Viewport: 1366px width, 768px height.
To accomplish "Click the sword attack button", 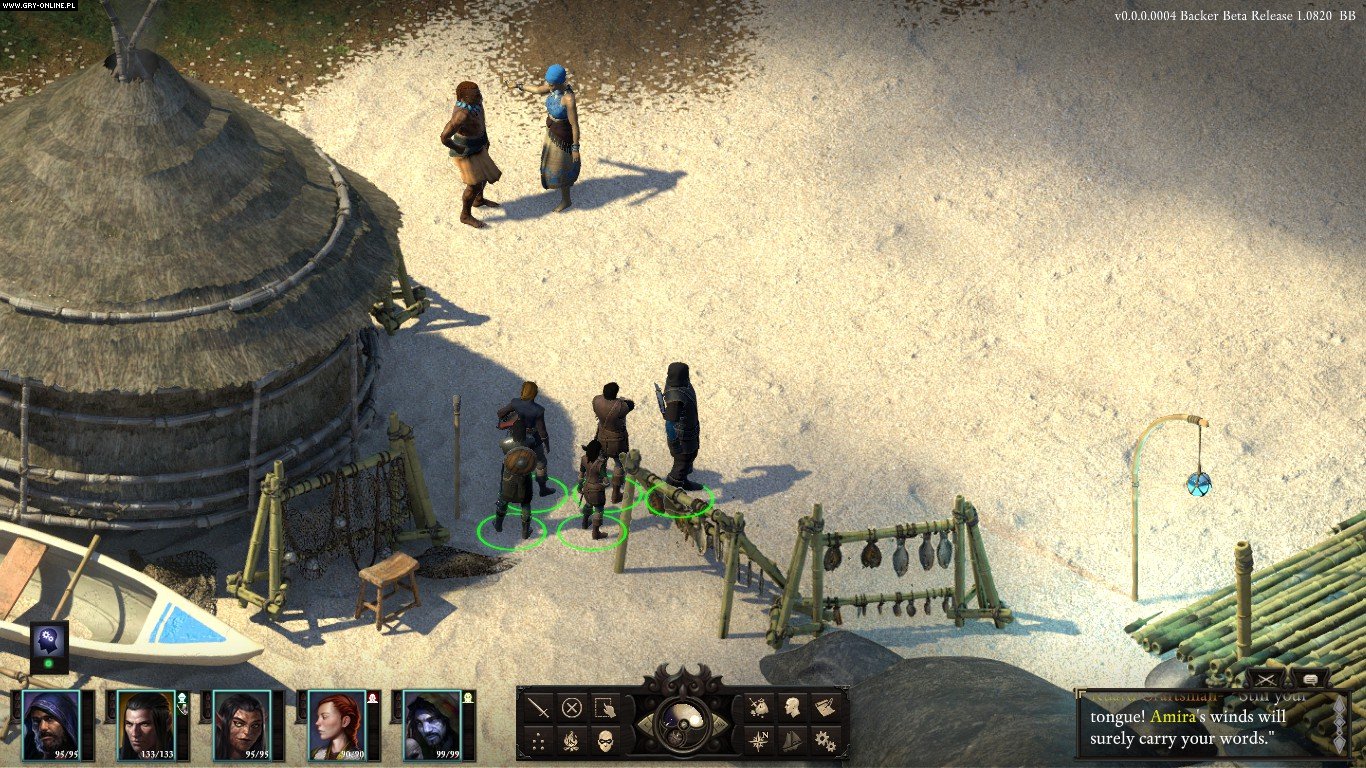I will coord(540,708).
